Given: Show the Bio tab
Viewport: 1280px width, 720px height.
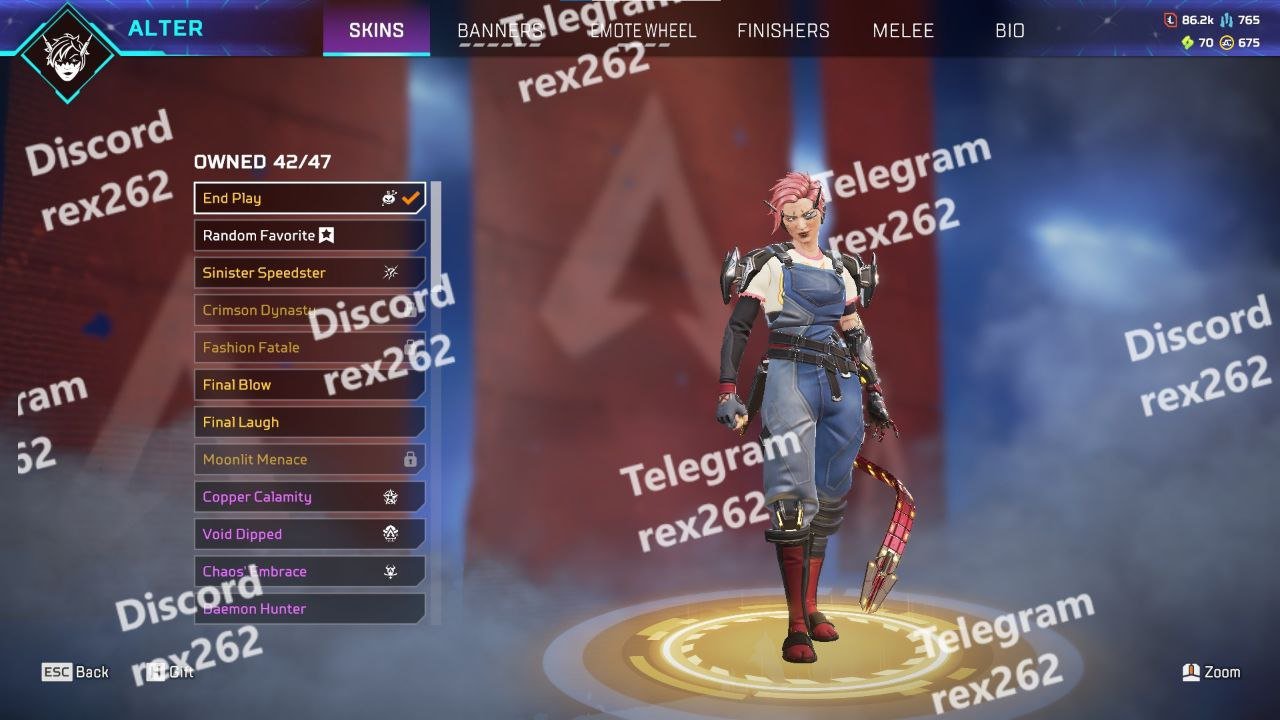Looking at the screenshot, I should point(1010,31).
